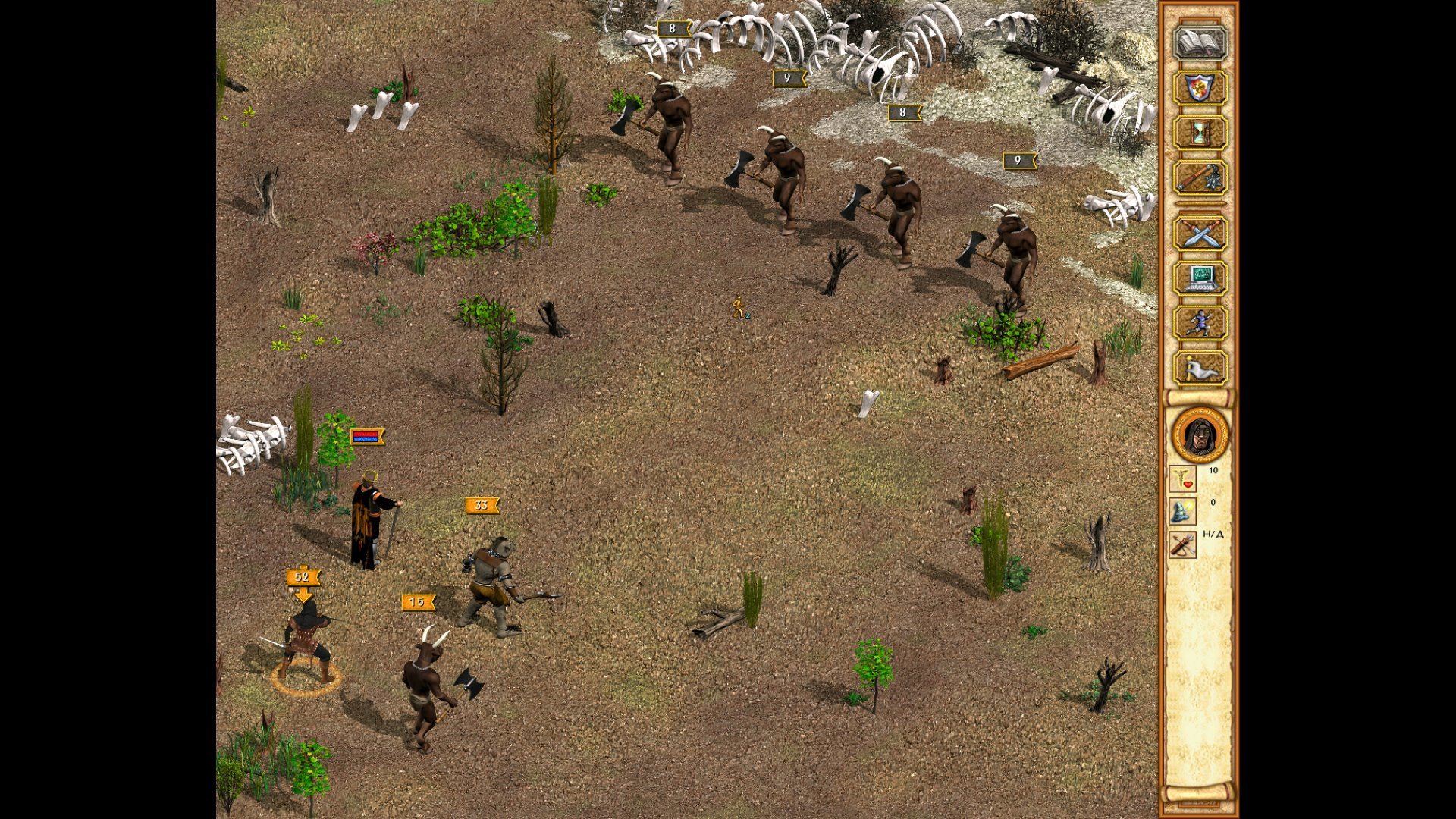1456x819 pixels.
Task: Select the hourglass wait button
Action: click(1200, 133)
